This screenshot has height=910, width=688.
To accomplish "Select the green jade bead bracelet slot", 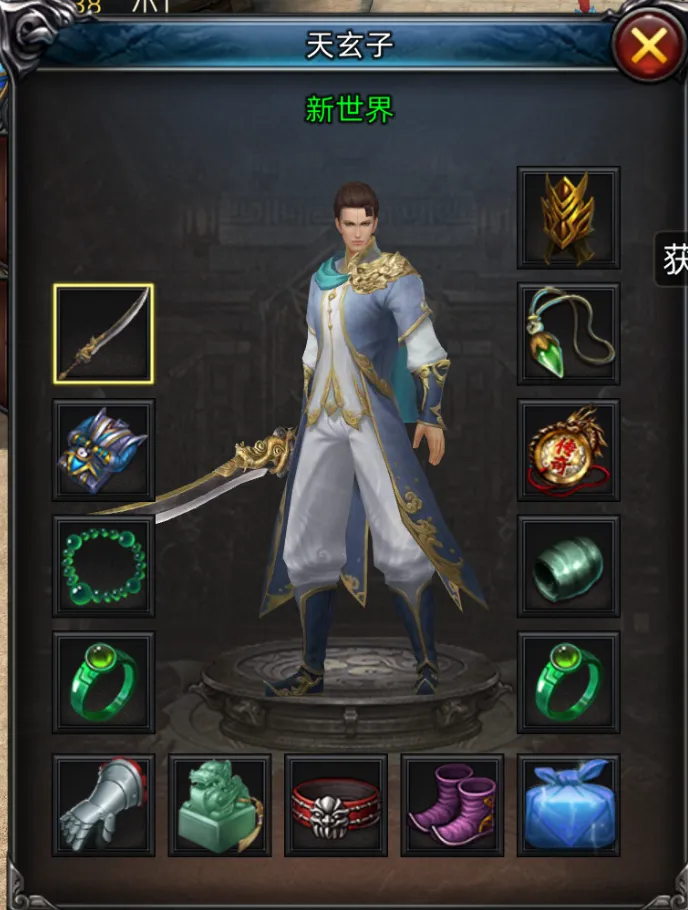I will [x=103, y=566].
